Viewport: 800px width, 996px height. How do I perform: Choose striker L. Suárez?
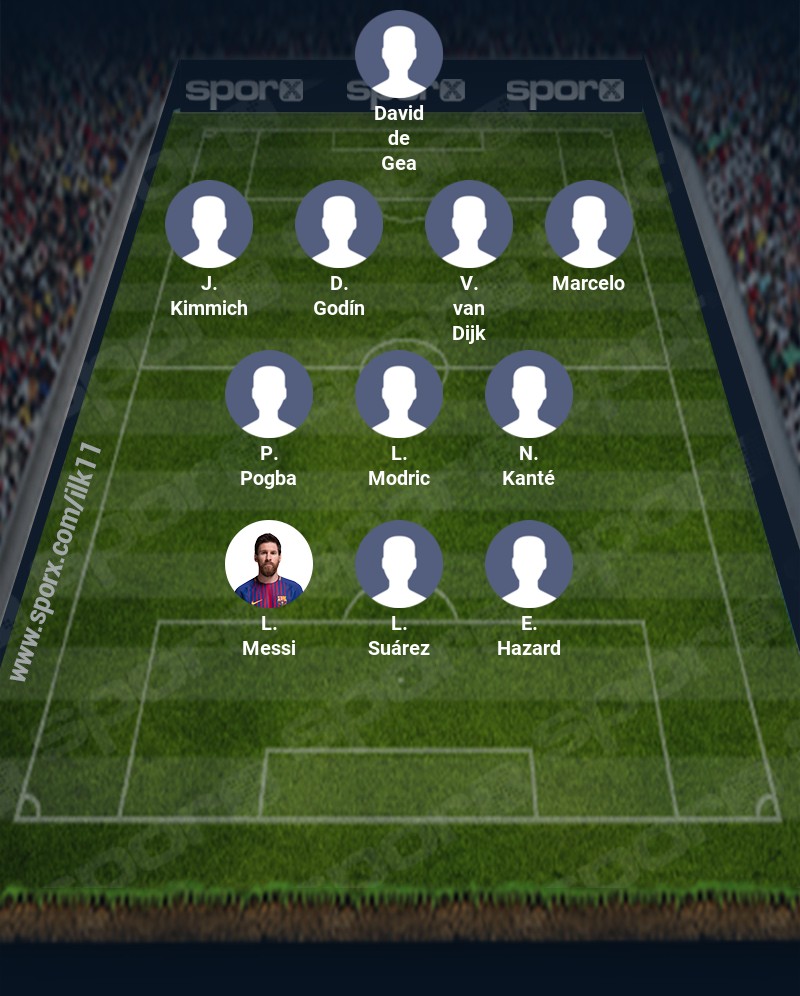pos(399,564)
